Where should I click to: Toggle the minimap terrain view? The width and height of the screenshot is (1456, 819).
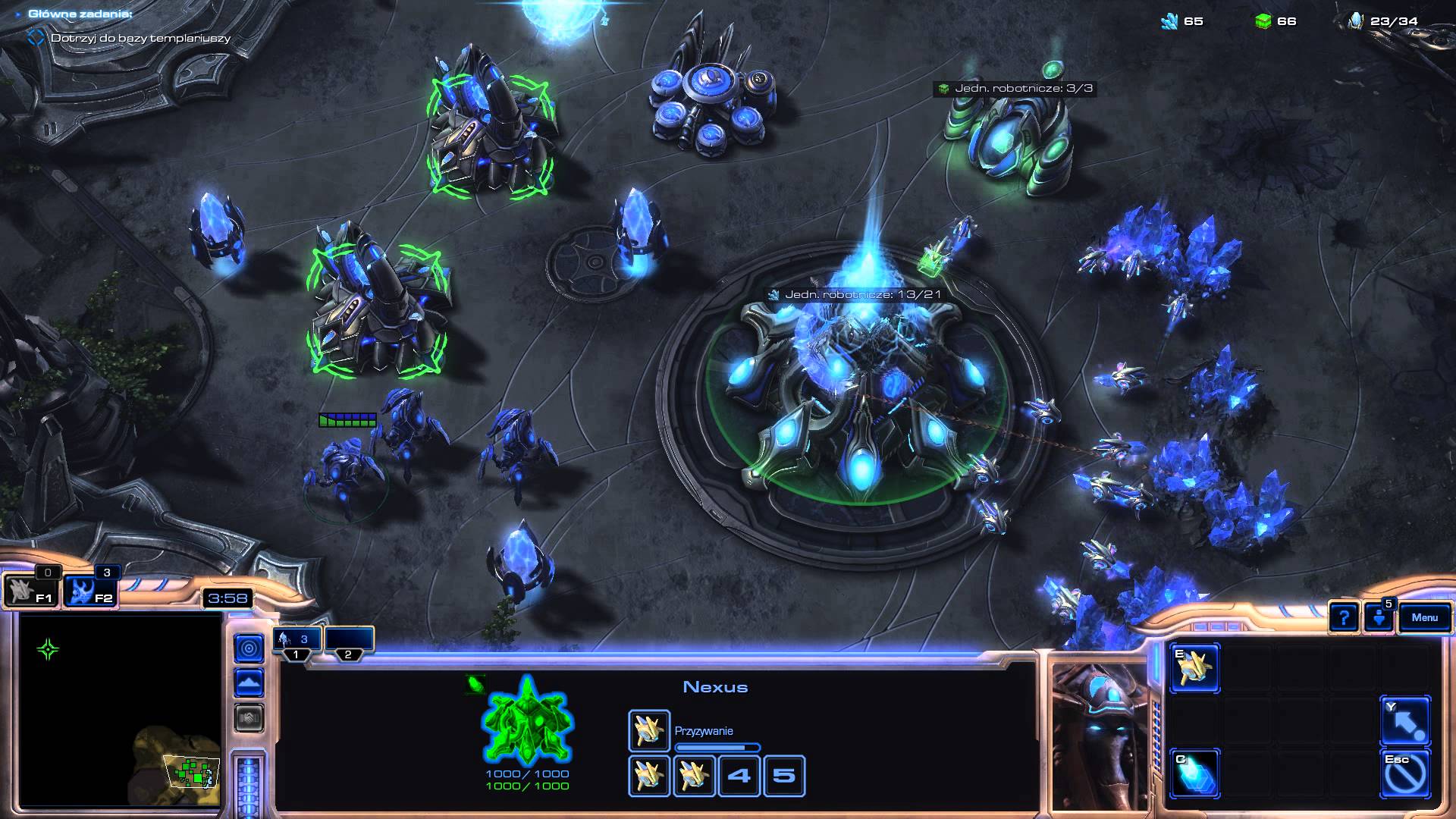click(x=249, y=682)
